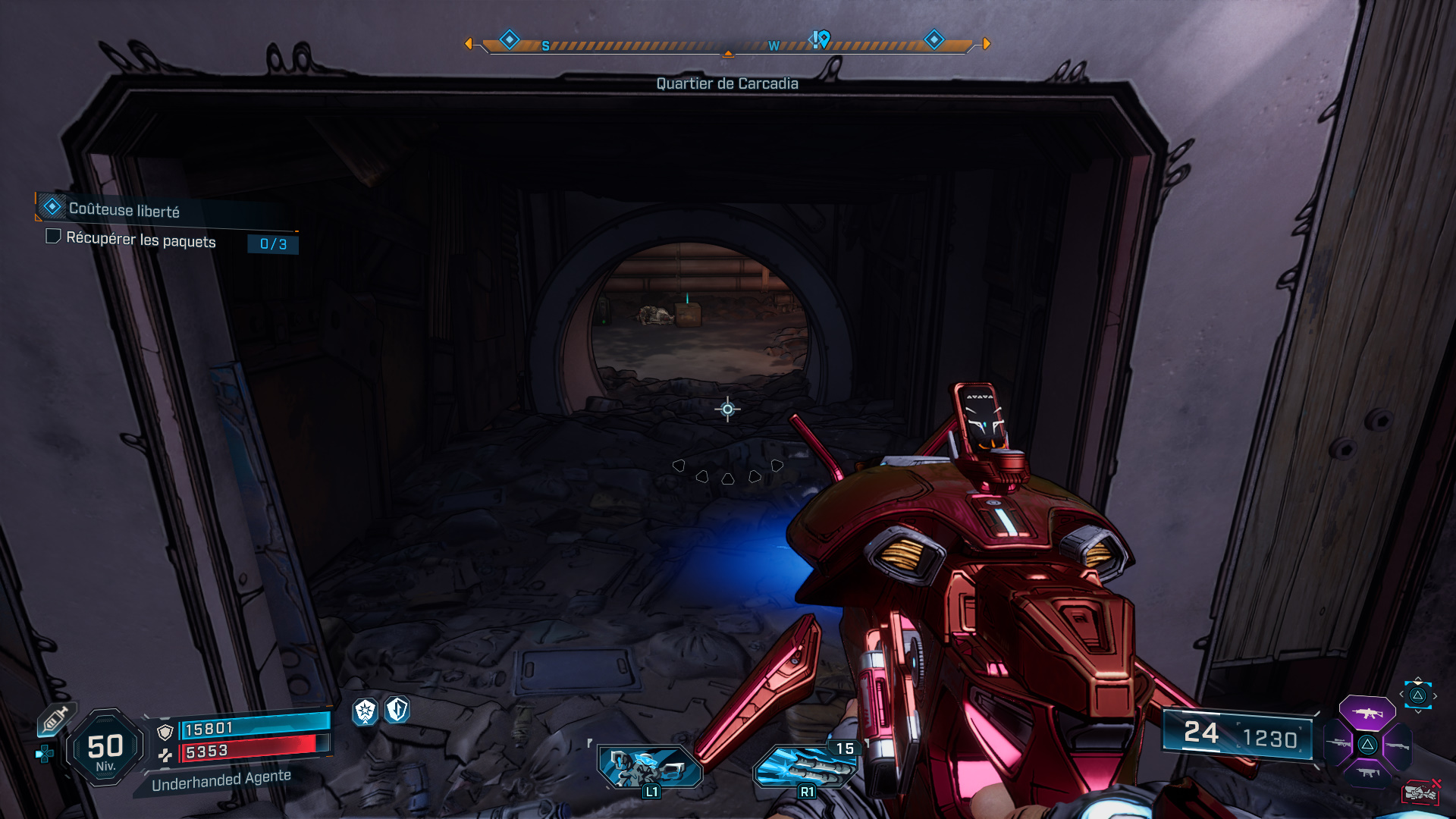Click the gamepad controller icon near the level badge

44,753
